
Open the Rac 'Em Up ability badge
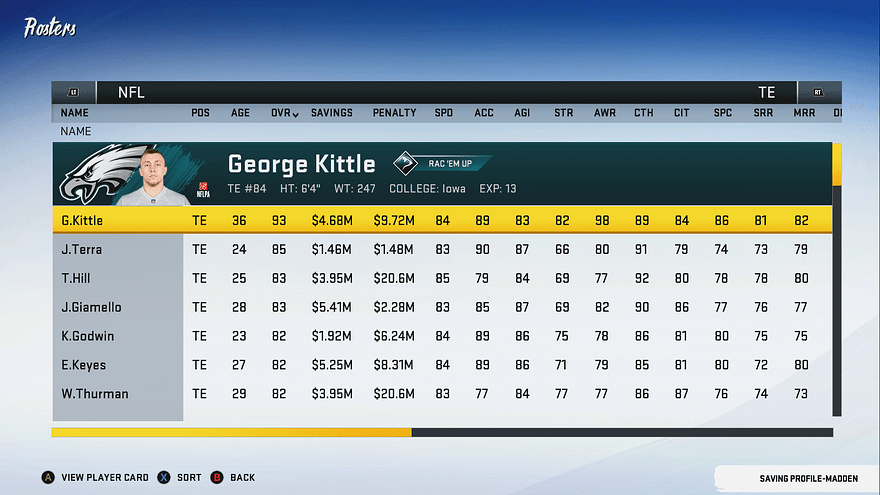point(443,163)
